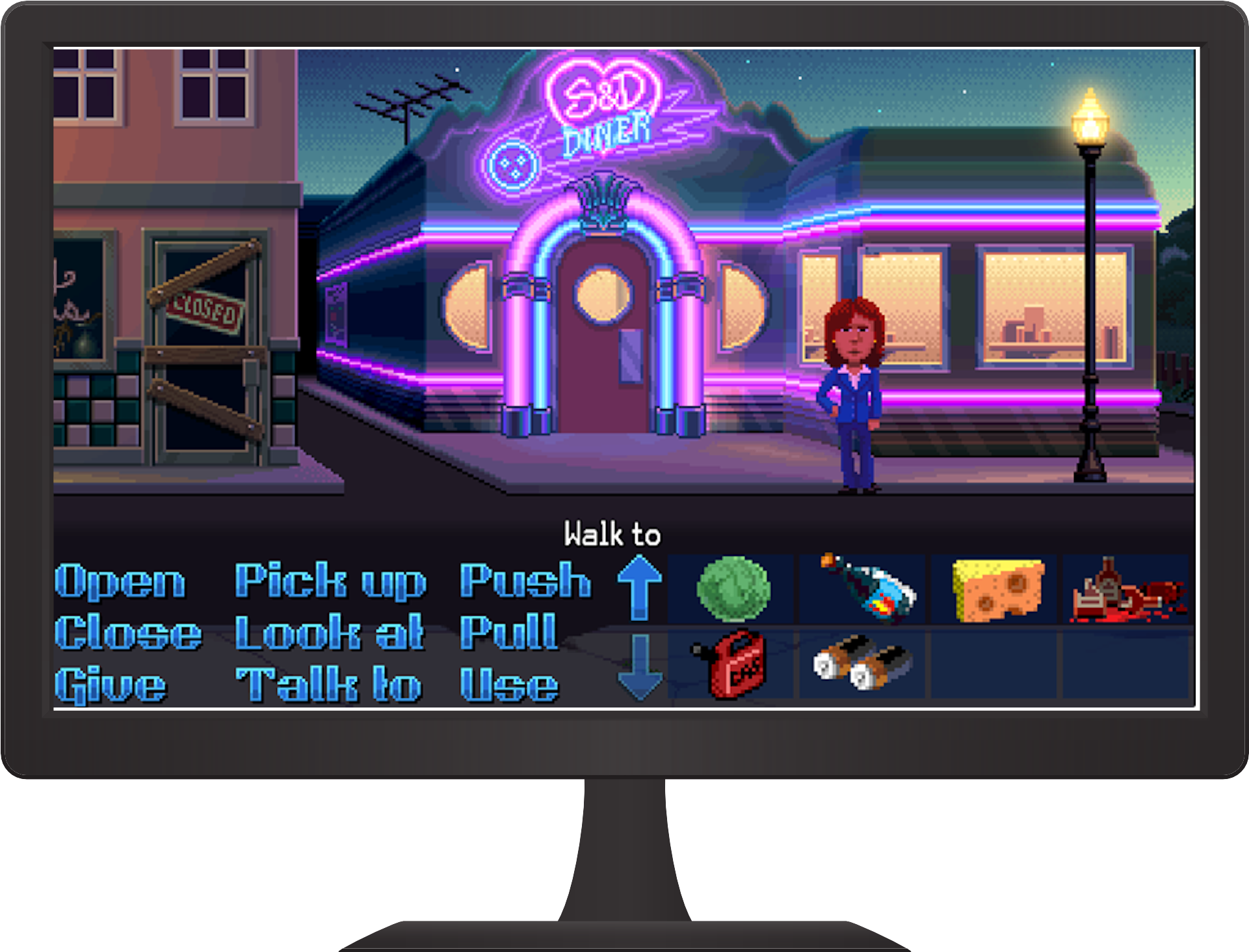Select the Pick up verb
Viewport: 1249px width, 952px height.
point(330,581)
